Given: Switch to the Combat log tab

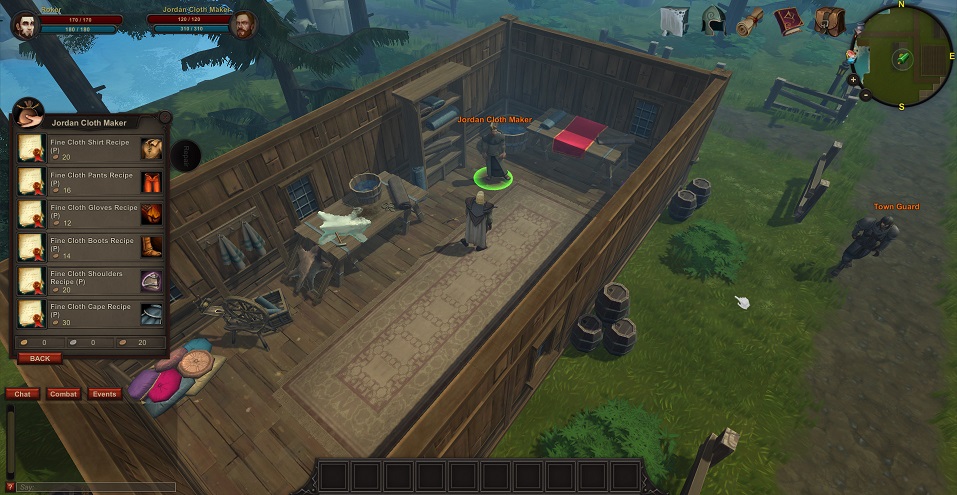Looking at the screenshot, I should (63, 394).
